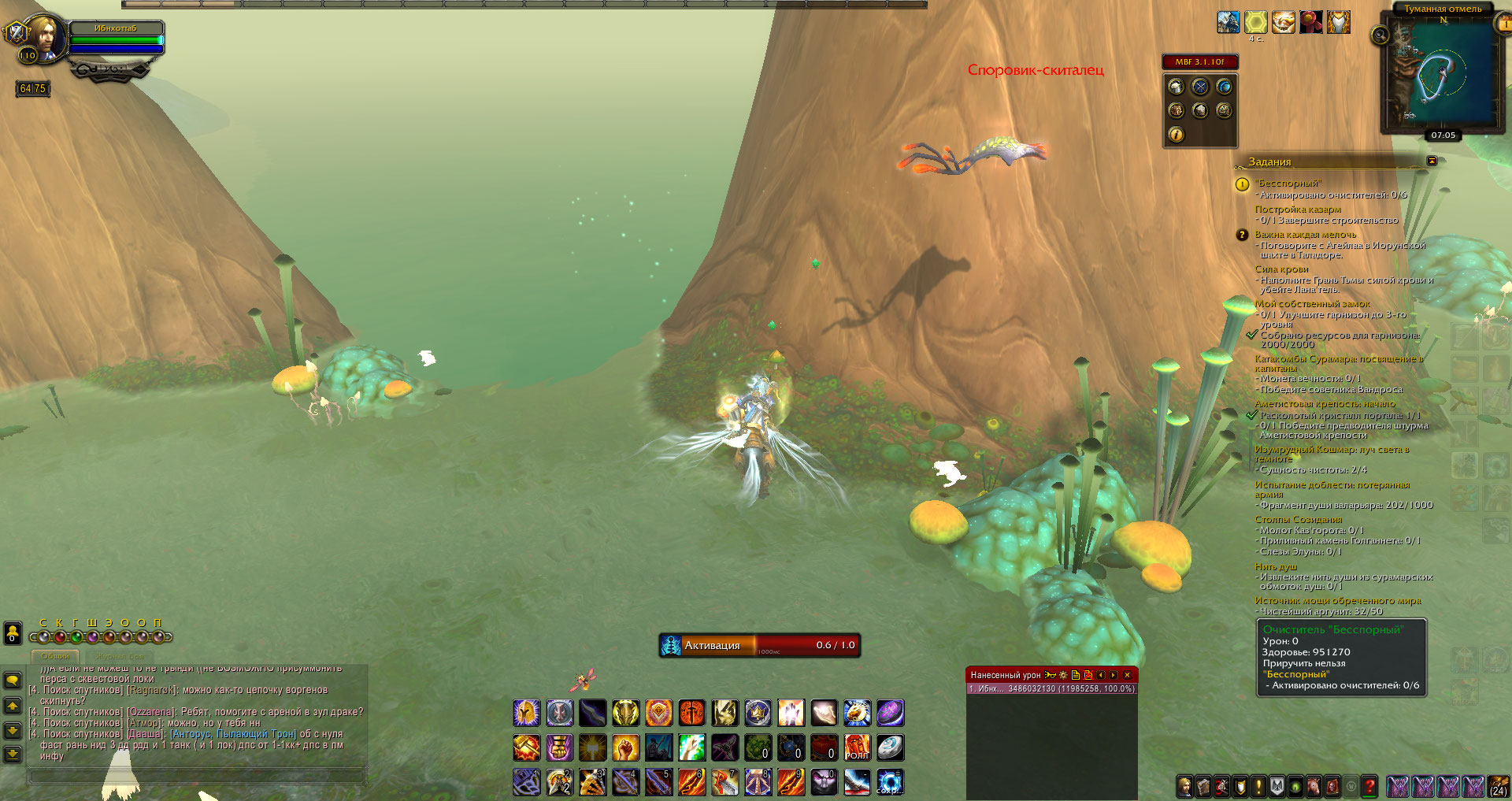Collapse the Задания quest tracker
The image size is (1512, 801).
1432,161
